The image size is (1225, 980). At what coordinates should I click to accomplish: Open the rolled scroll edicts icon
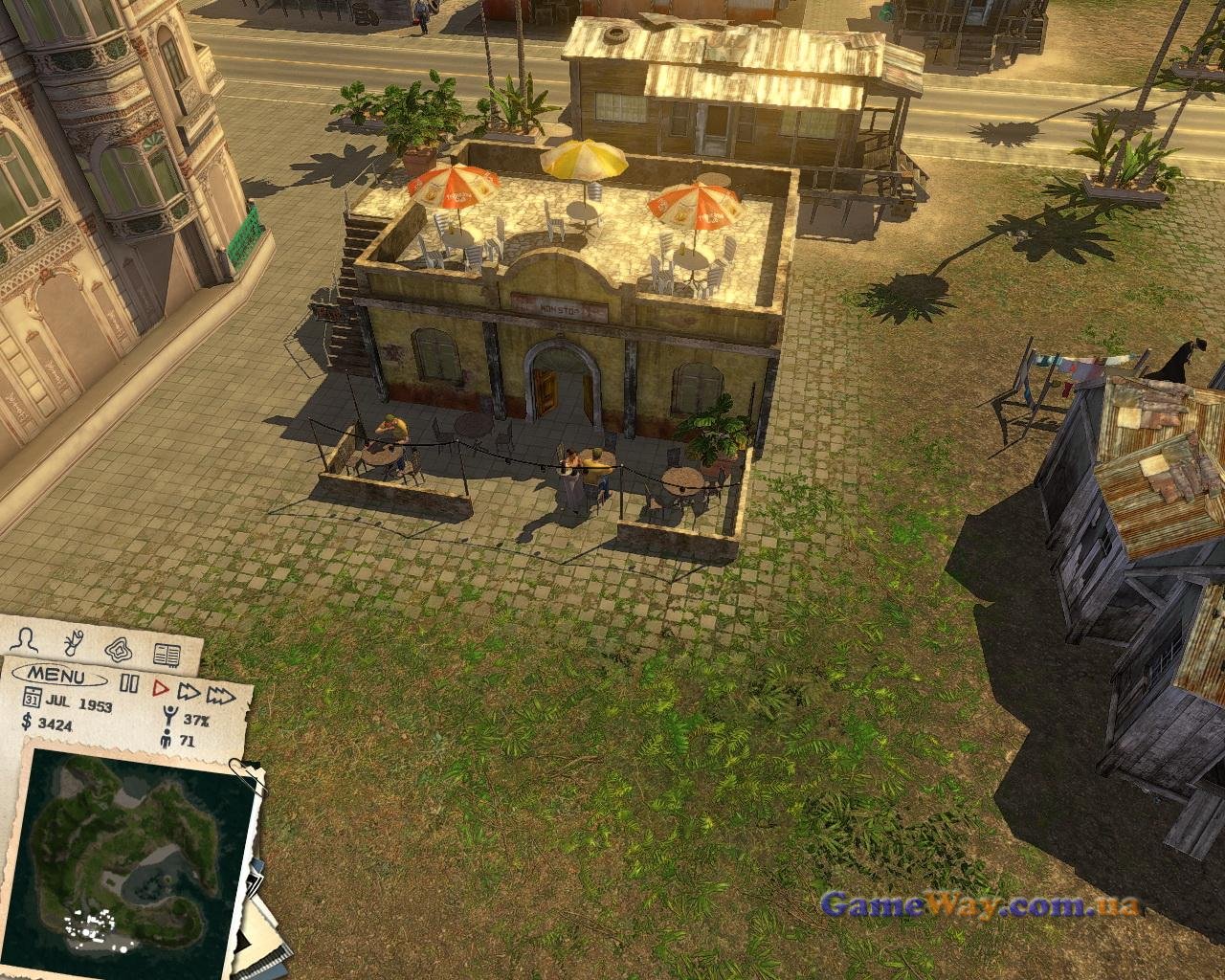click(x=73, y=640)
